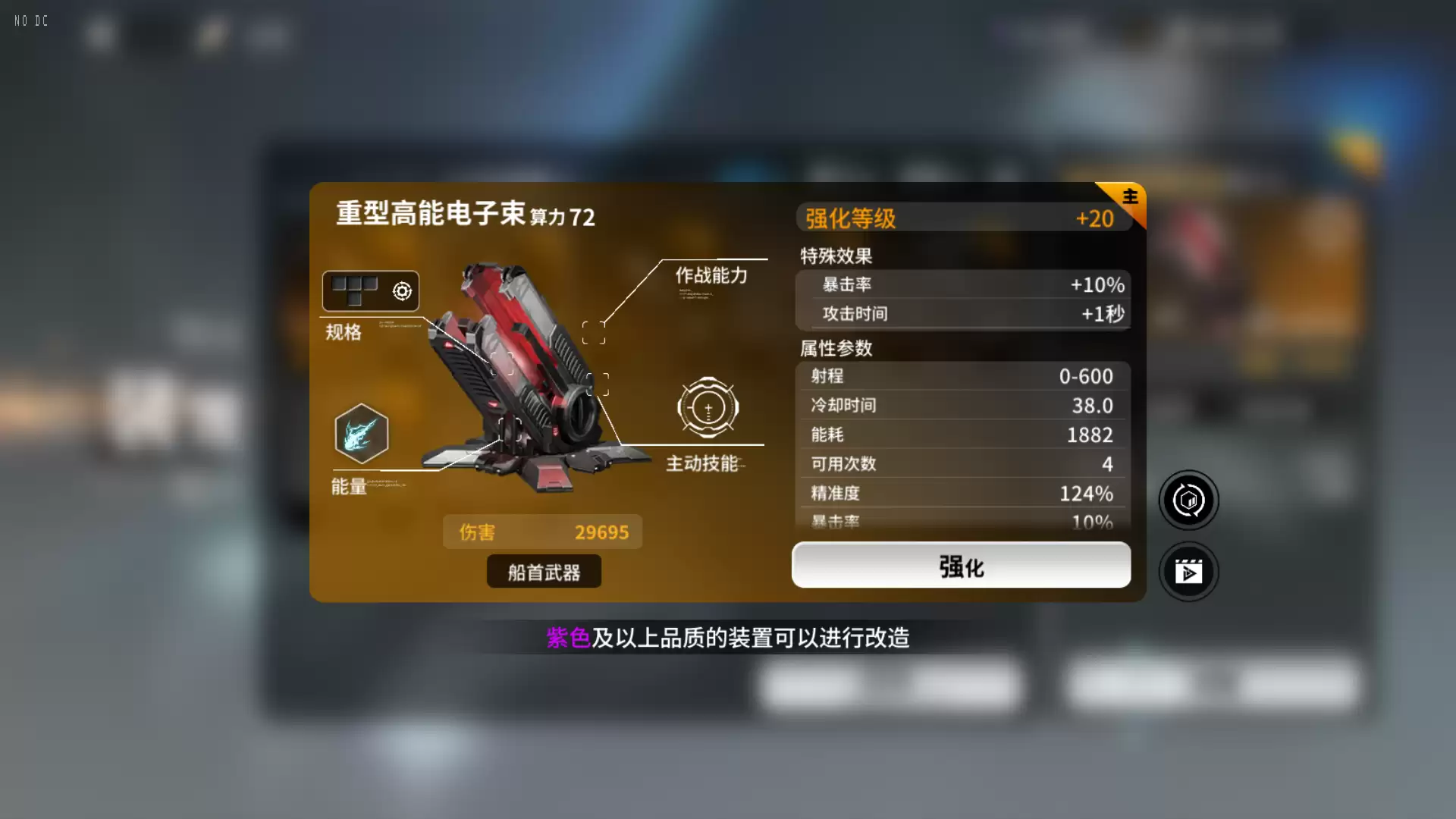The width and height of the screenshot is (1456, 819).
Task: Click the 强化等级 +20 header bar
Action: [x=959, y=218]
